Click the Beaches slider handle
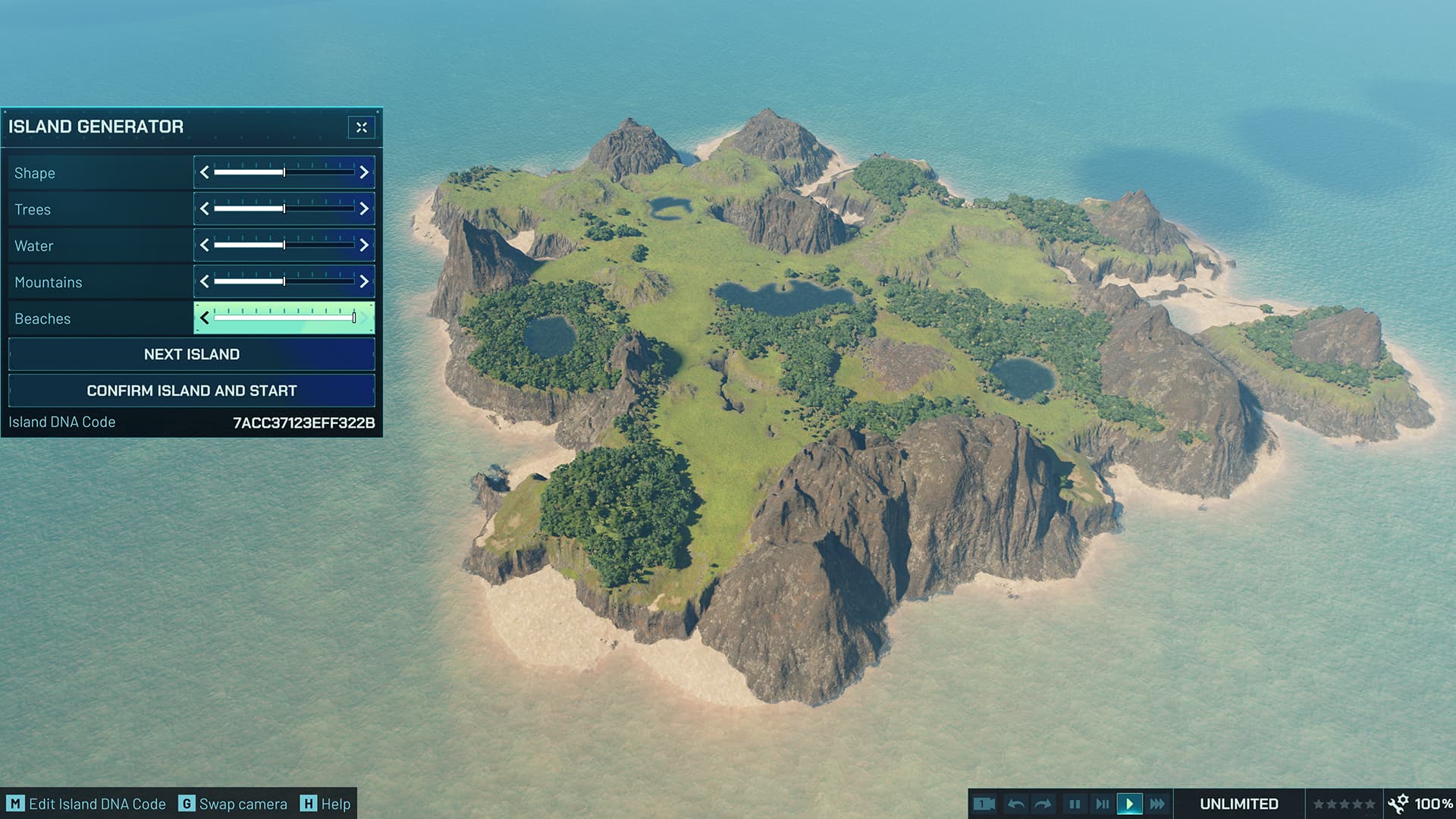This screenshot has height=819, width=1456. pos(353,318)
